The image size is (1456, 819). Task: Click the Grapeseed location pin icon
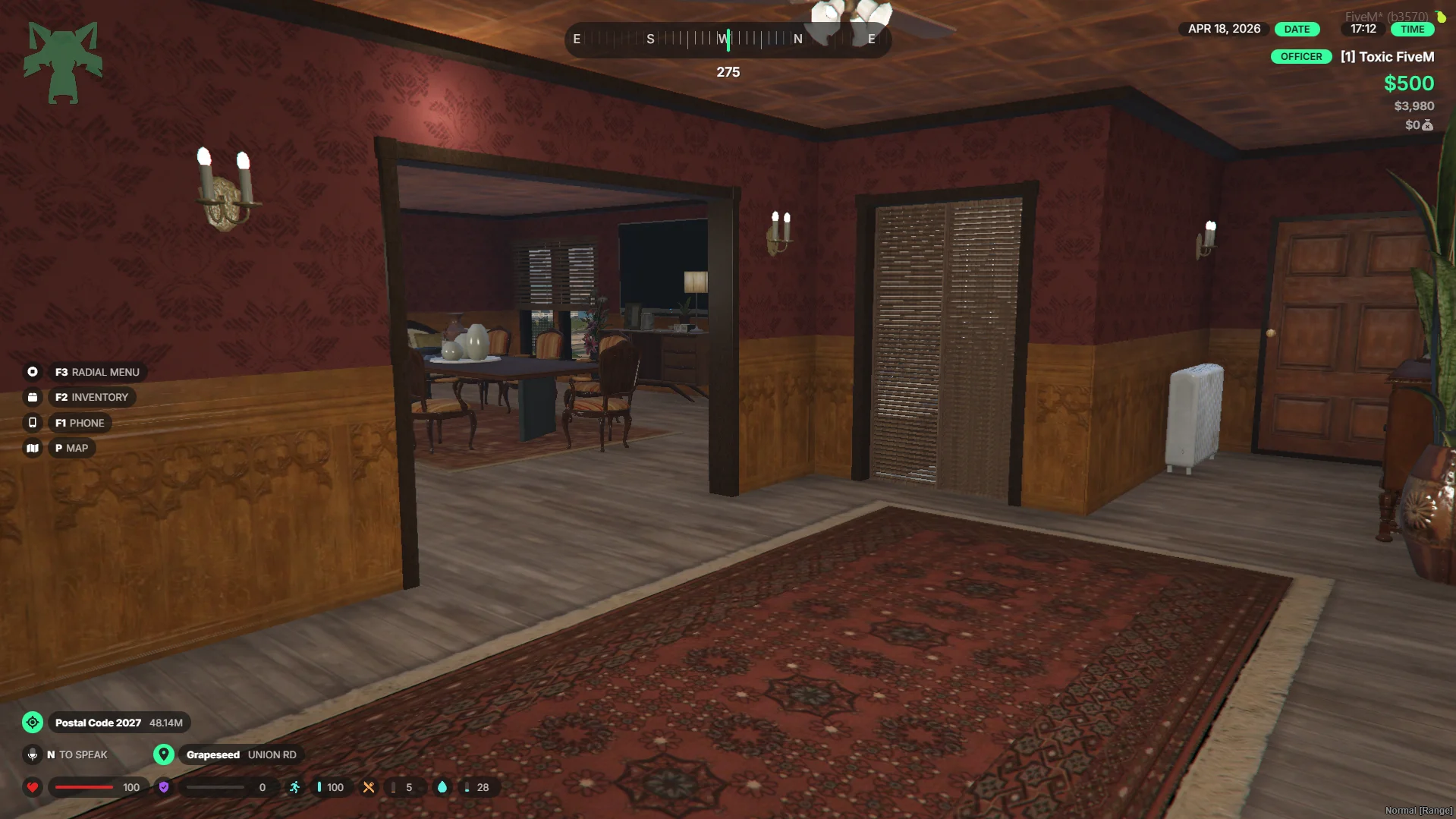coord(164,754)
